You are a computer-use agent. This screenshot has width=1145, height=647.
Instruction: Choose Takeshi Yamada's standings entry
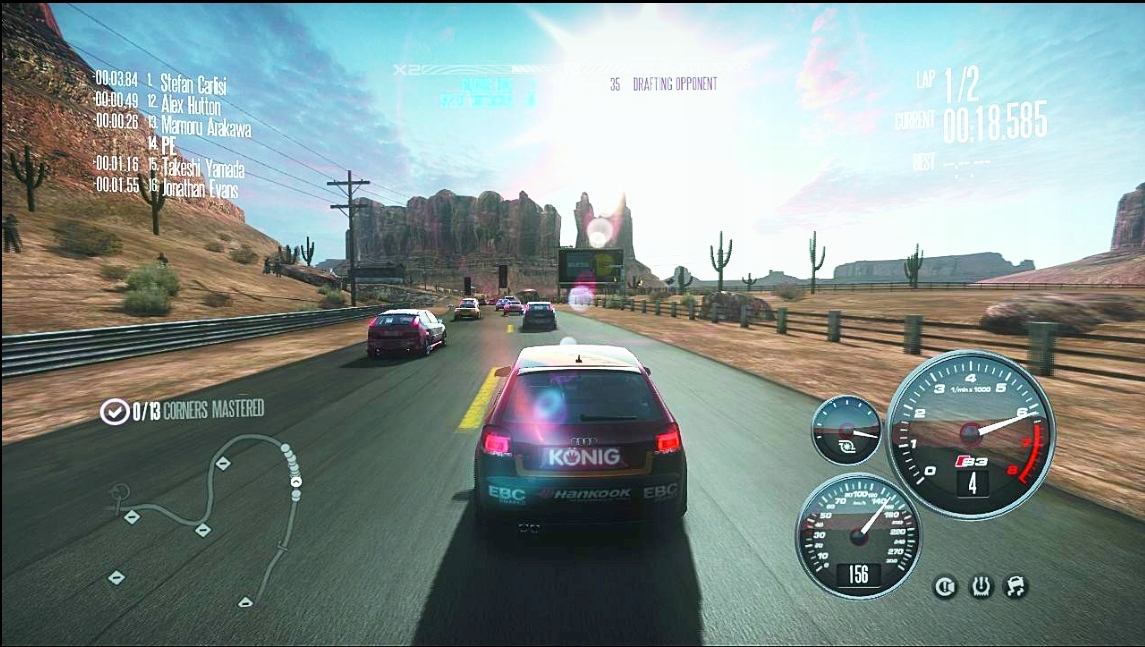click(x=202, y=168)
